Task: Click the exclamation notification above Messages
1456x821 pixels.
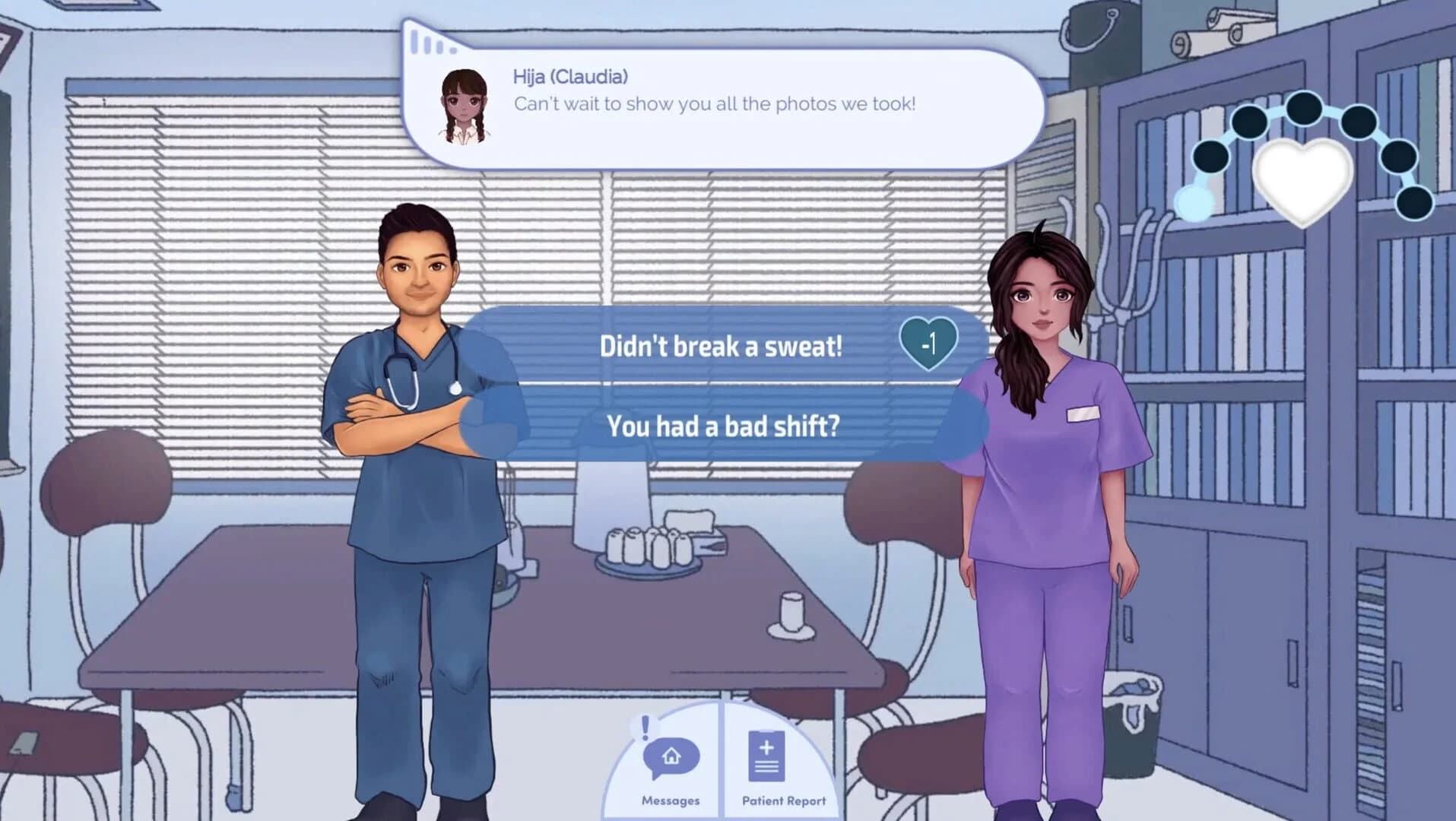Action: (x=644, y=727)
